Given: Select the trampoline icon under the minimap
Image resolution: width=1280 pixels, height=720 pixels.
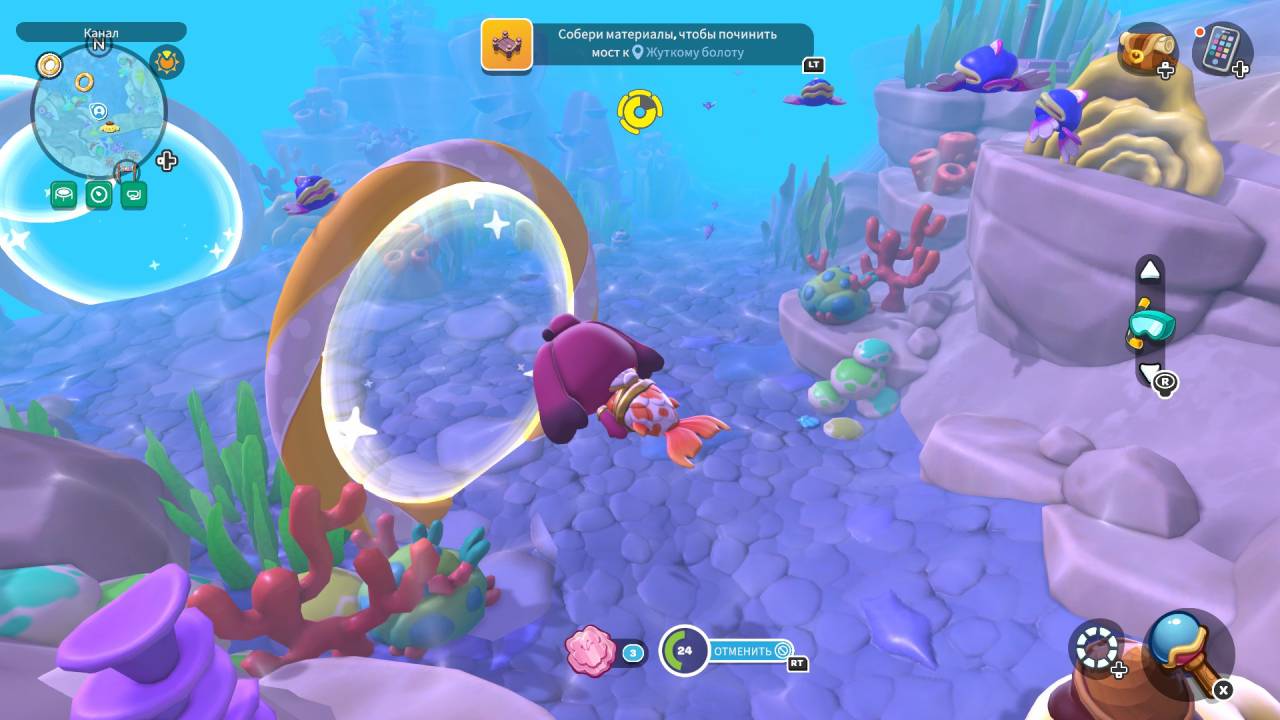Looking at the screenshot, I should pos(64,194).
